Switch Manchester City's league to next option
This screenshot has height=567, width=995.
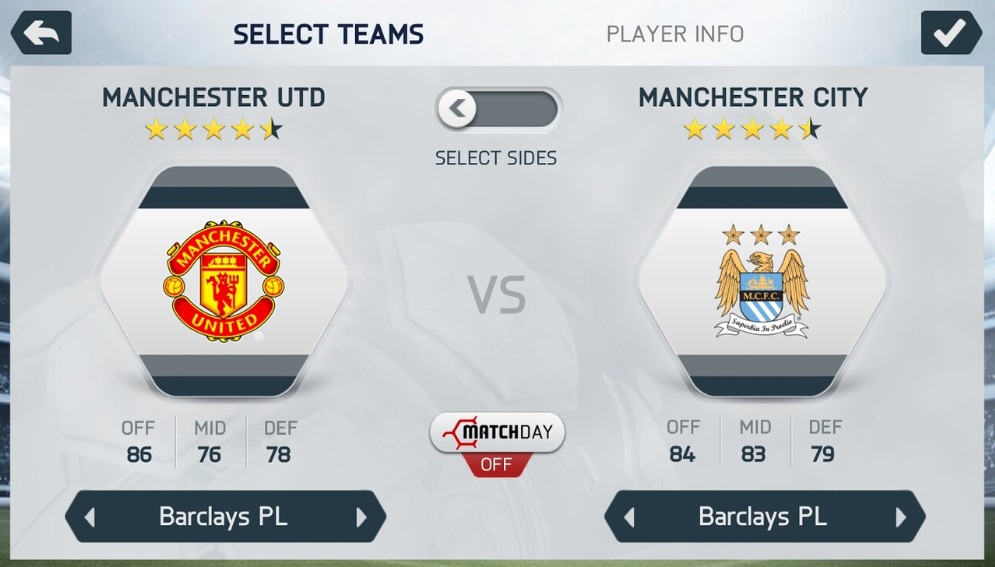pos(901,517)
